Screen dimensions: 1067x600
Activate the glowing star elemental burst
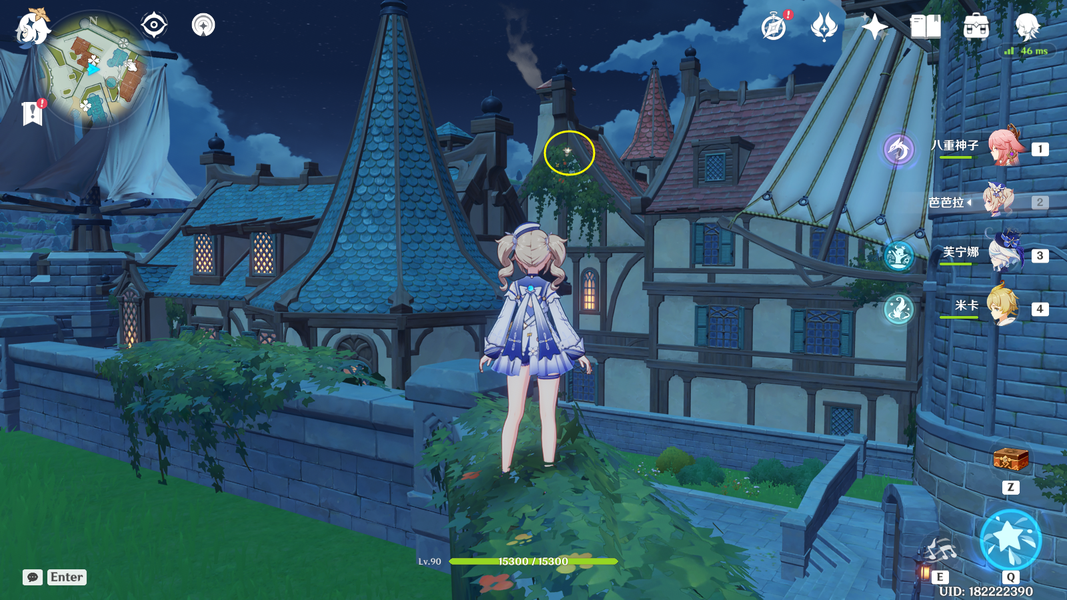point(1010,538)
